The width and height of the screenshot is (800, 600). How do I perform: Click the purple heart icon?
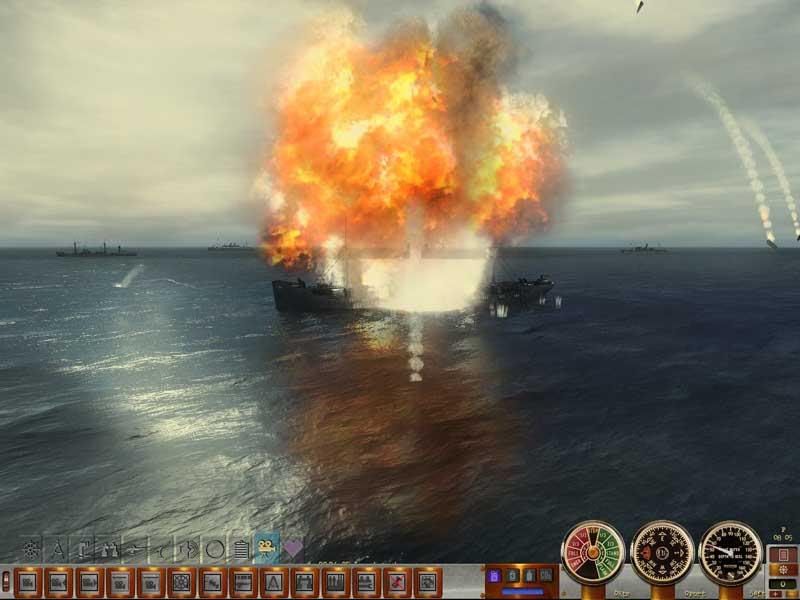point(293,548)
